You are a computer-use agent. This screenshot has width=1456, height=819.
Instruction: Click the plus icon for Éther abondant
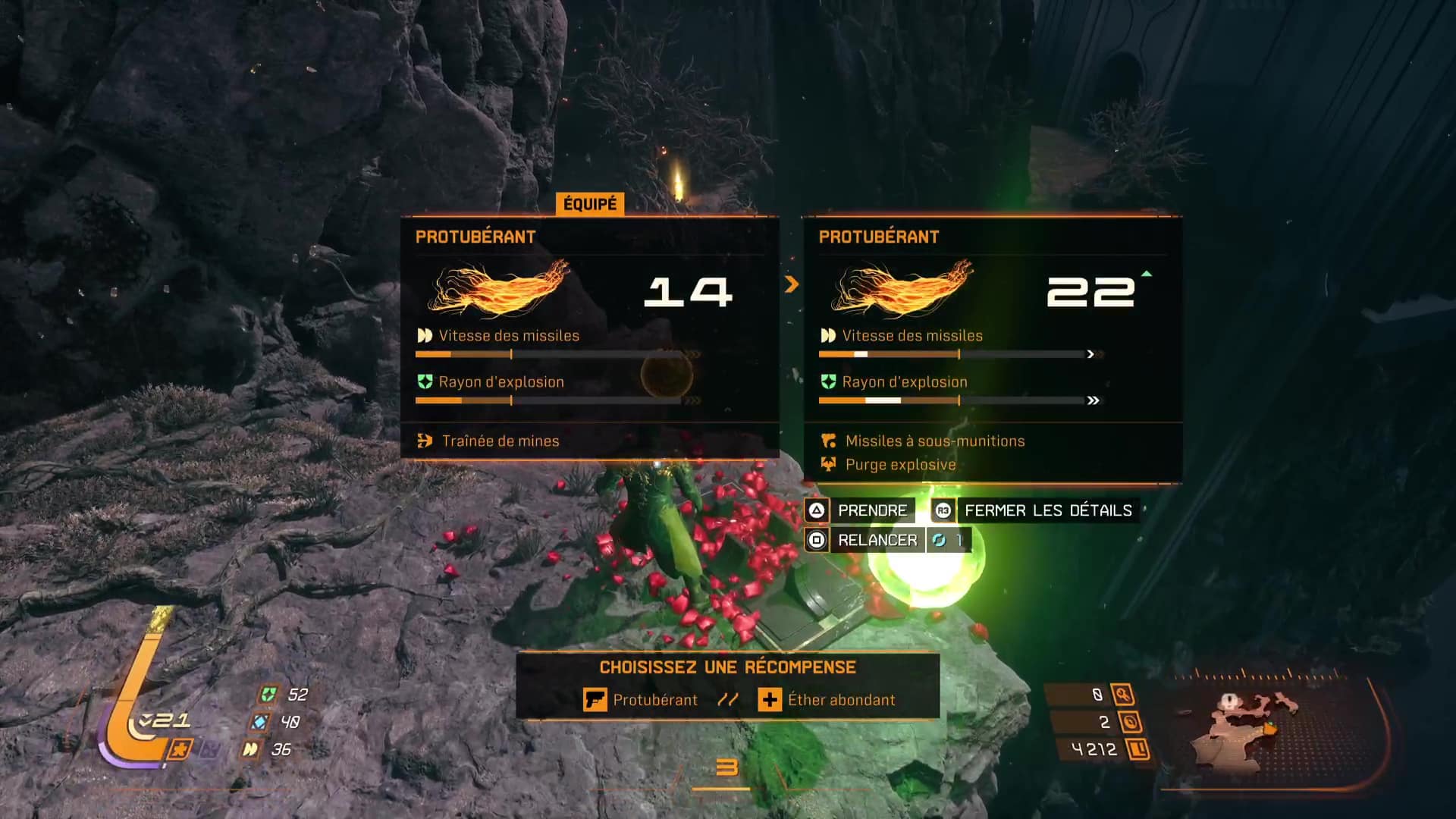pyautogui.click(x=771, y=699)
